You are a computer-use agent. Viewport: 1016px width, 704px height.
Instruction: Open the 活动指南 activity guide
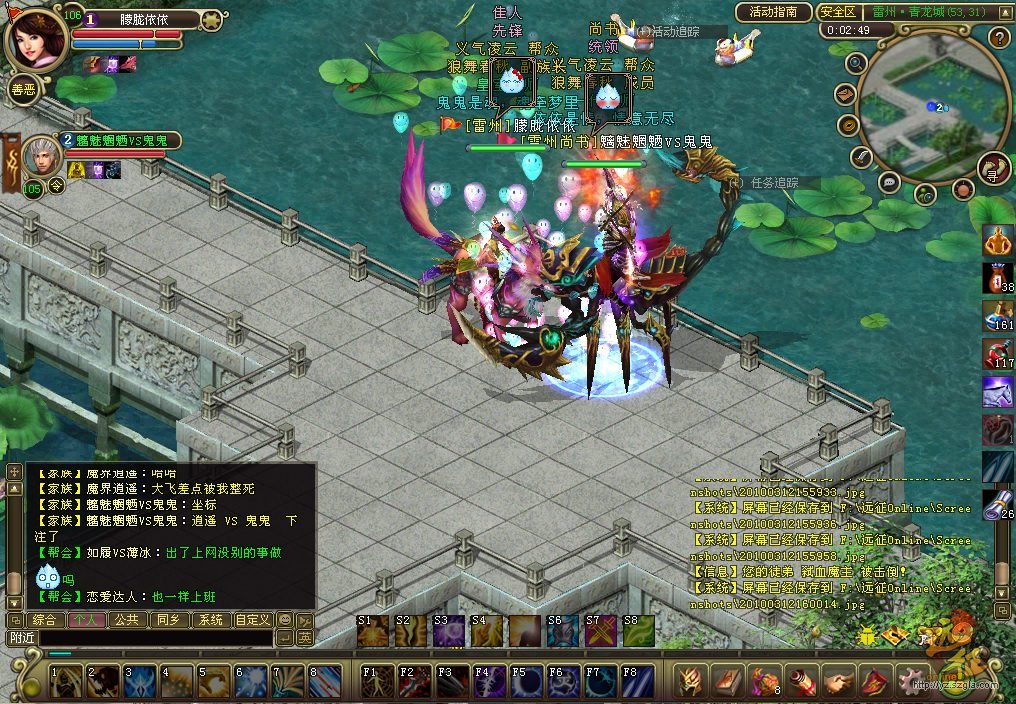click(x=773, y=12)
